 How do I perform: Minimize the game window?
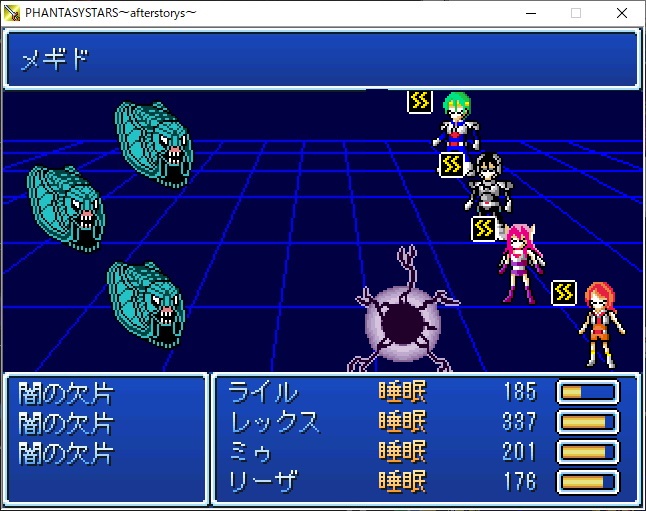click(x=530, y=13)
